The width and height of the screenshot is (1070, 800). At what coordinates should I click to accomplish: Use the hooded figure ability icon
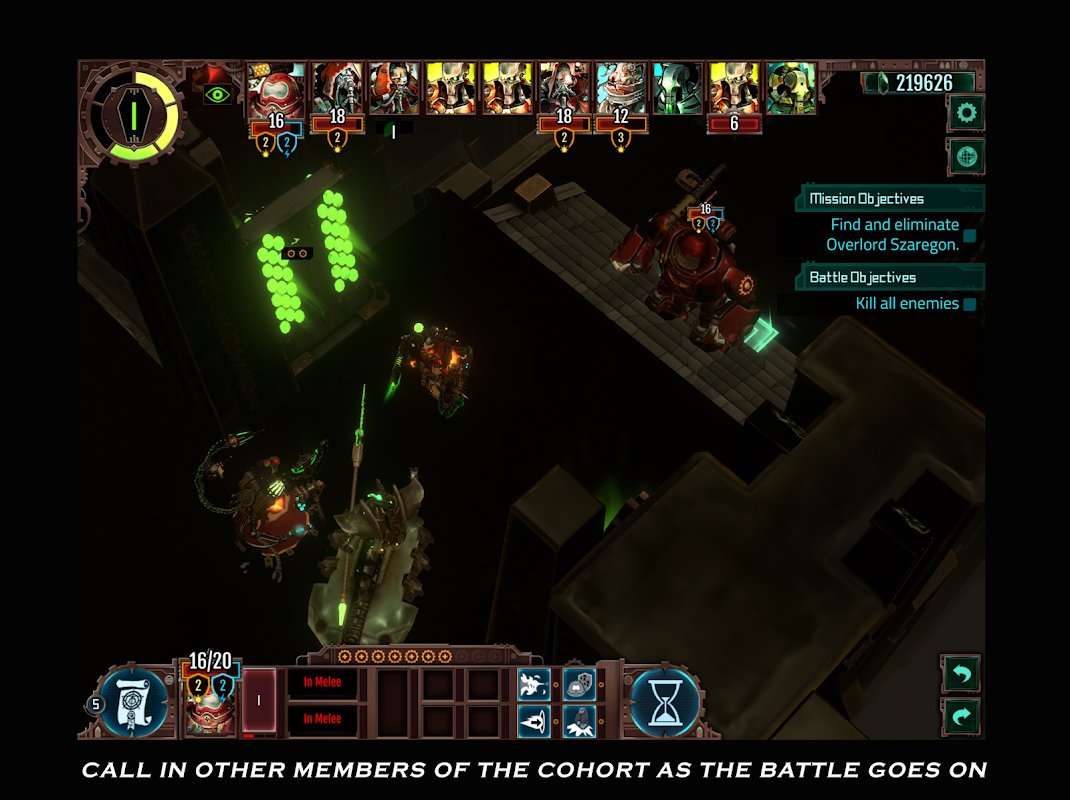coord(579,720)
